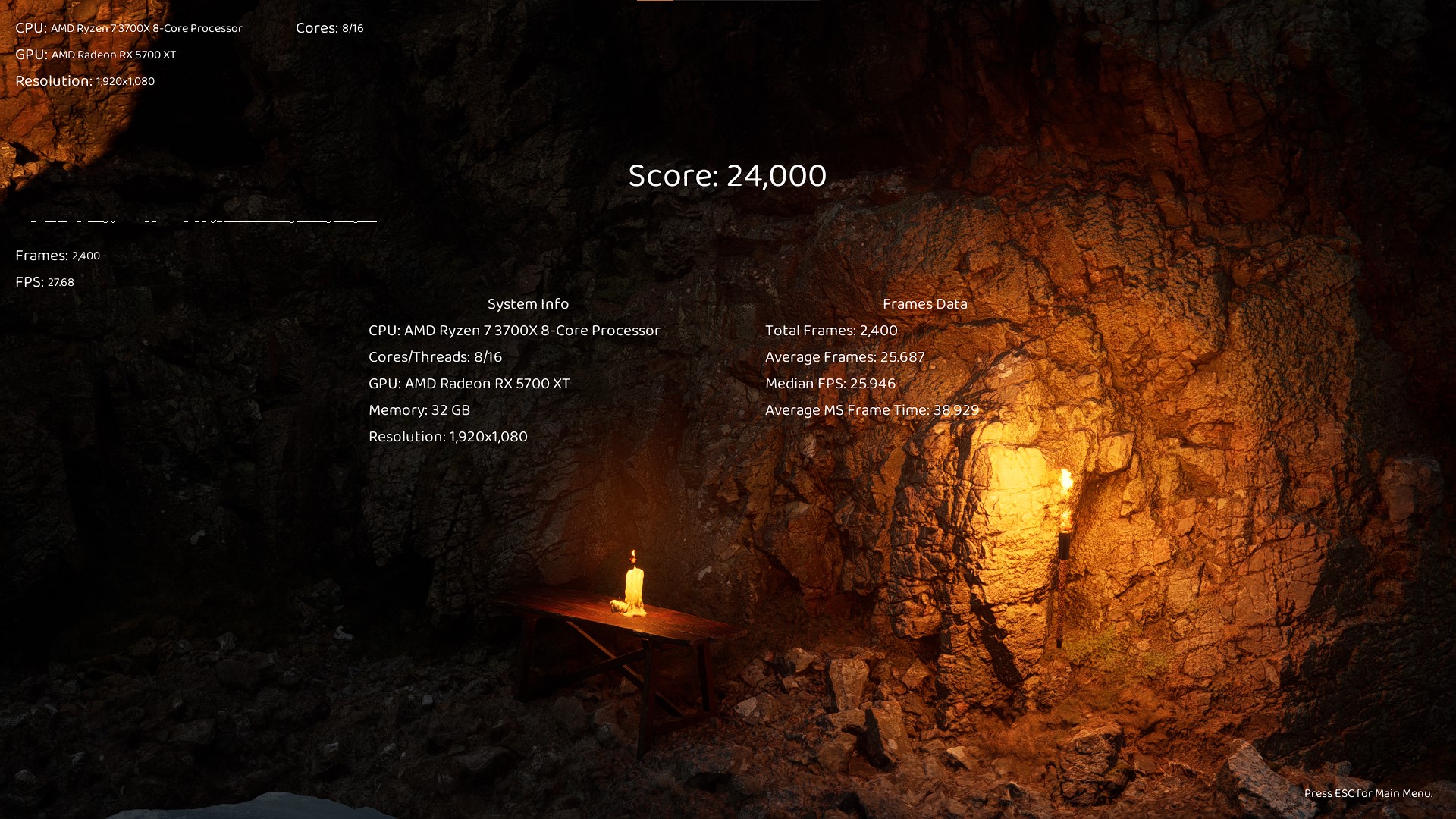Switch to the Frames Data section

pyautogui.click(x=925, y=303)
